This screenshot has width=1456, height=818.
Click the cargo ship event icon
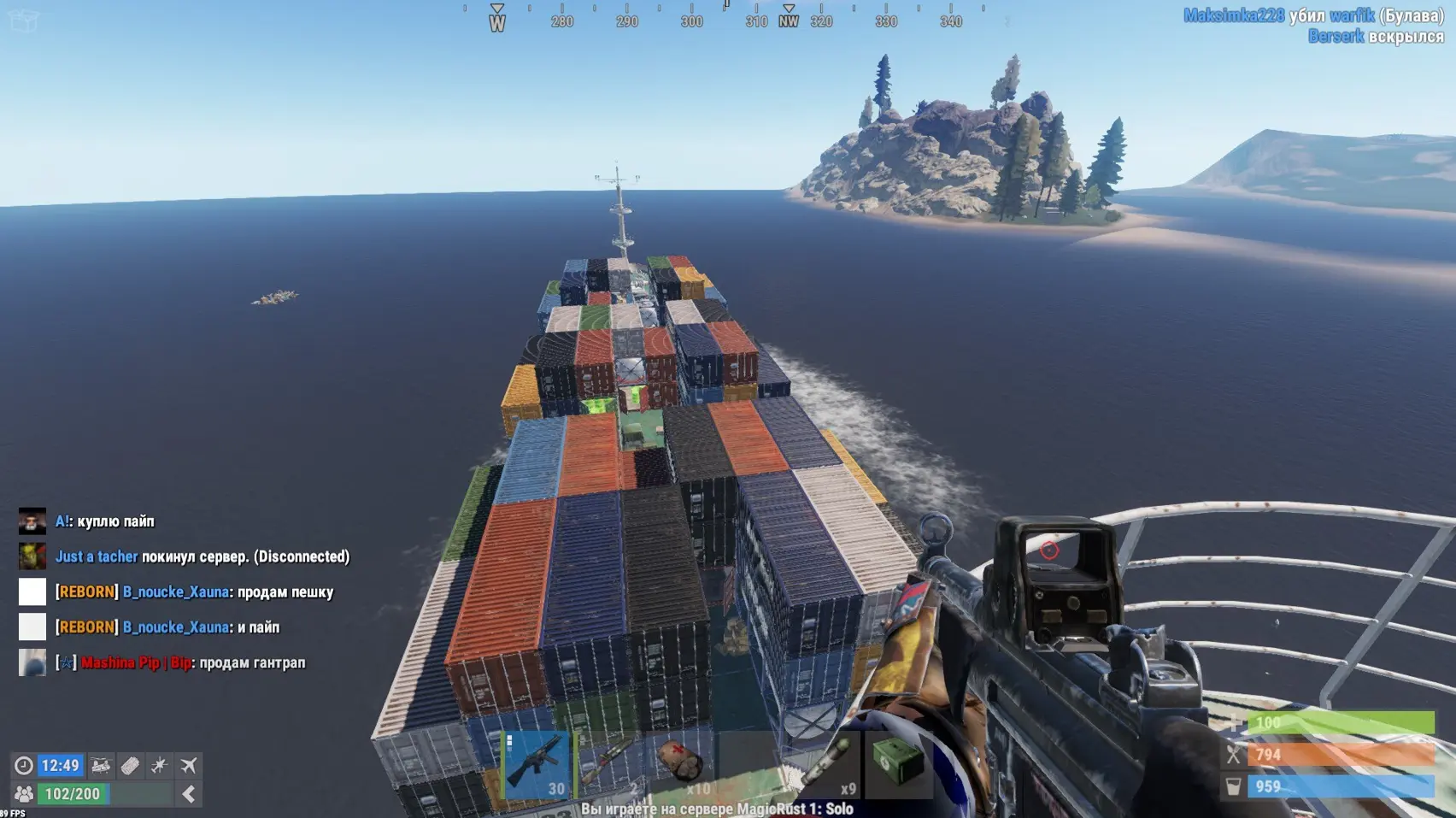pos(130,765)
